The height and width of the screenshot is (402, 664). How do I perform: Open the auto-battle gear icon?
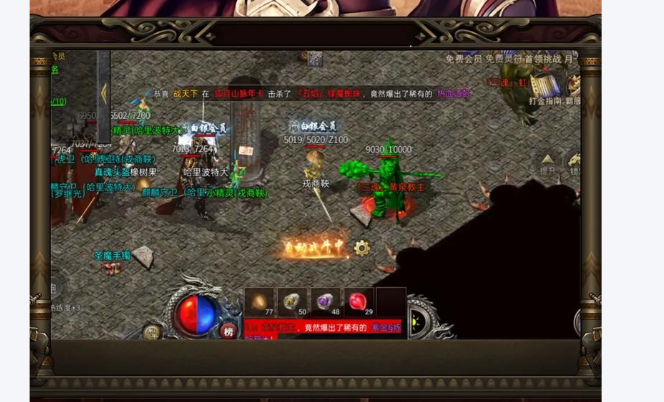(x=362, y=247)
